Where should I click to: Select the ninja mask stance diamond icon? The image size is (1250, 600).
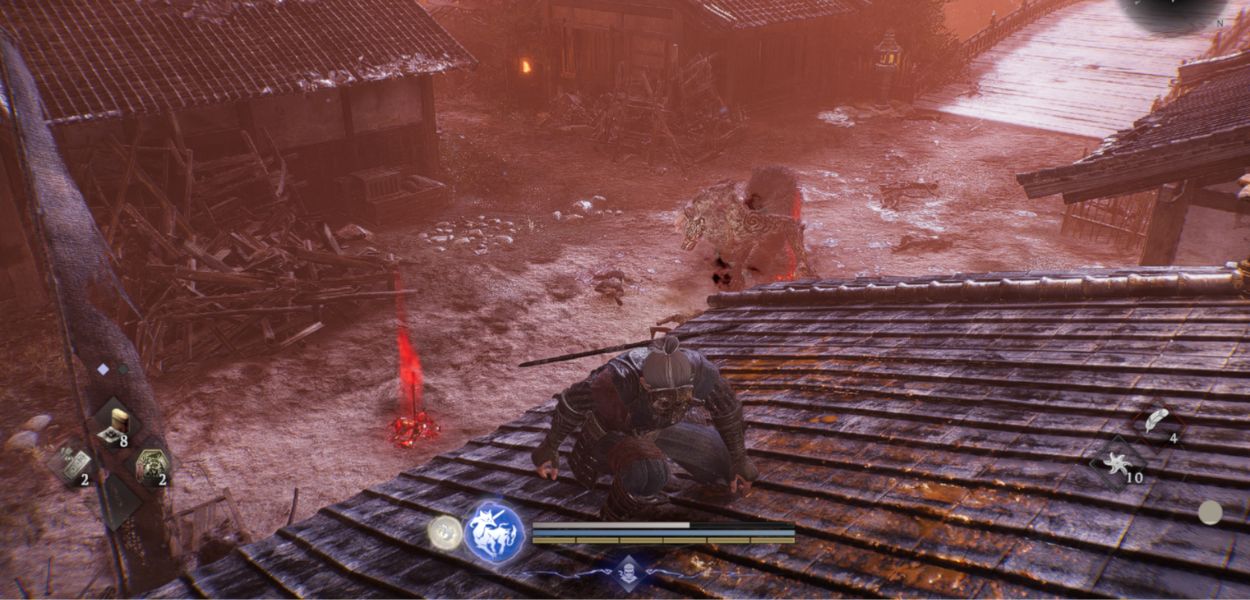[x=627, y=572]
